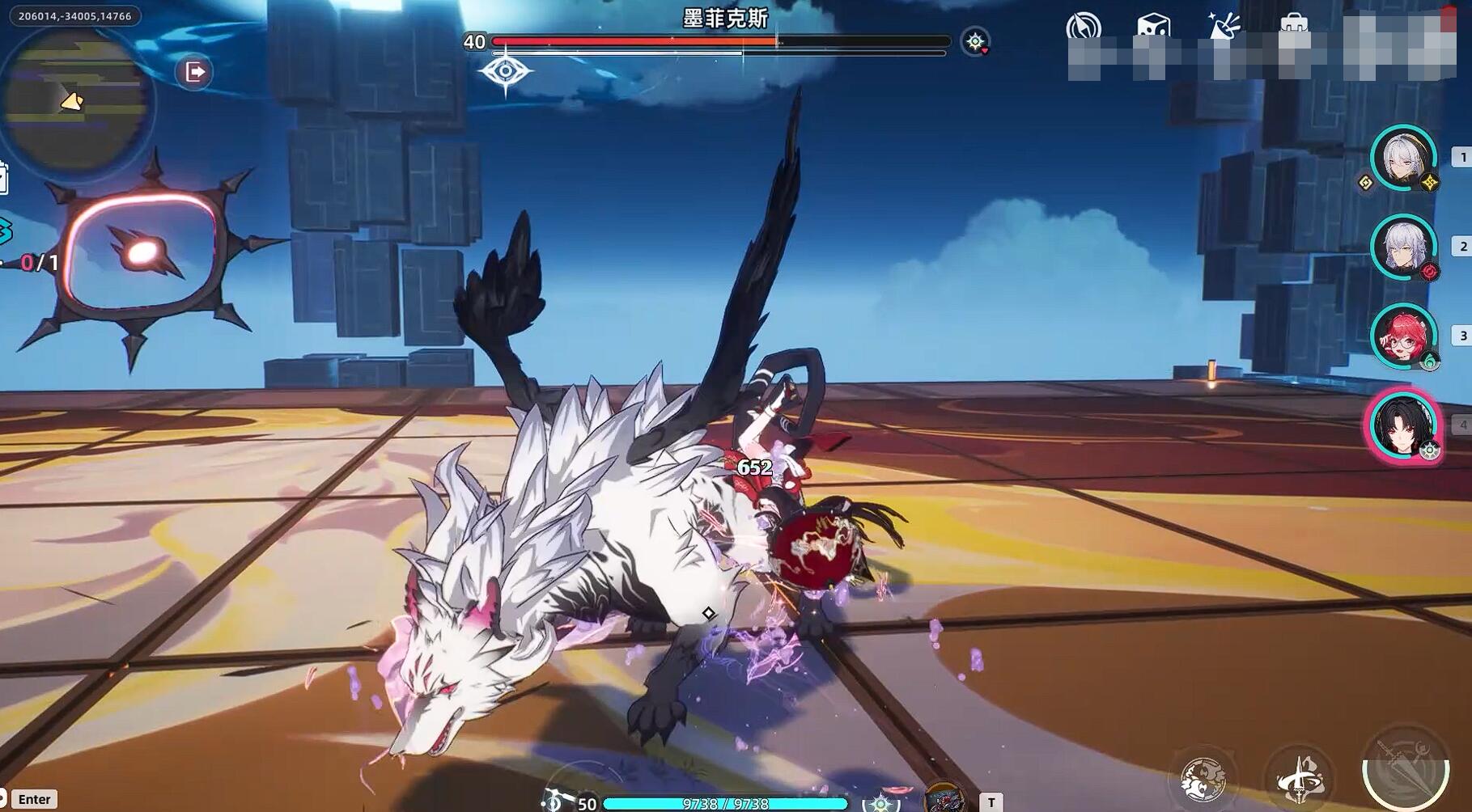Open the compass navigation icon

[1083, 27]
